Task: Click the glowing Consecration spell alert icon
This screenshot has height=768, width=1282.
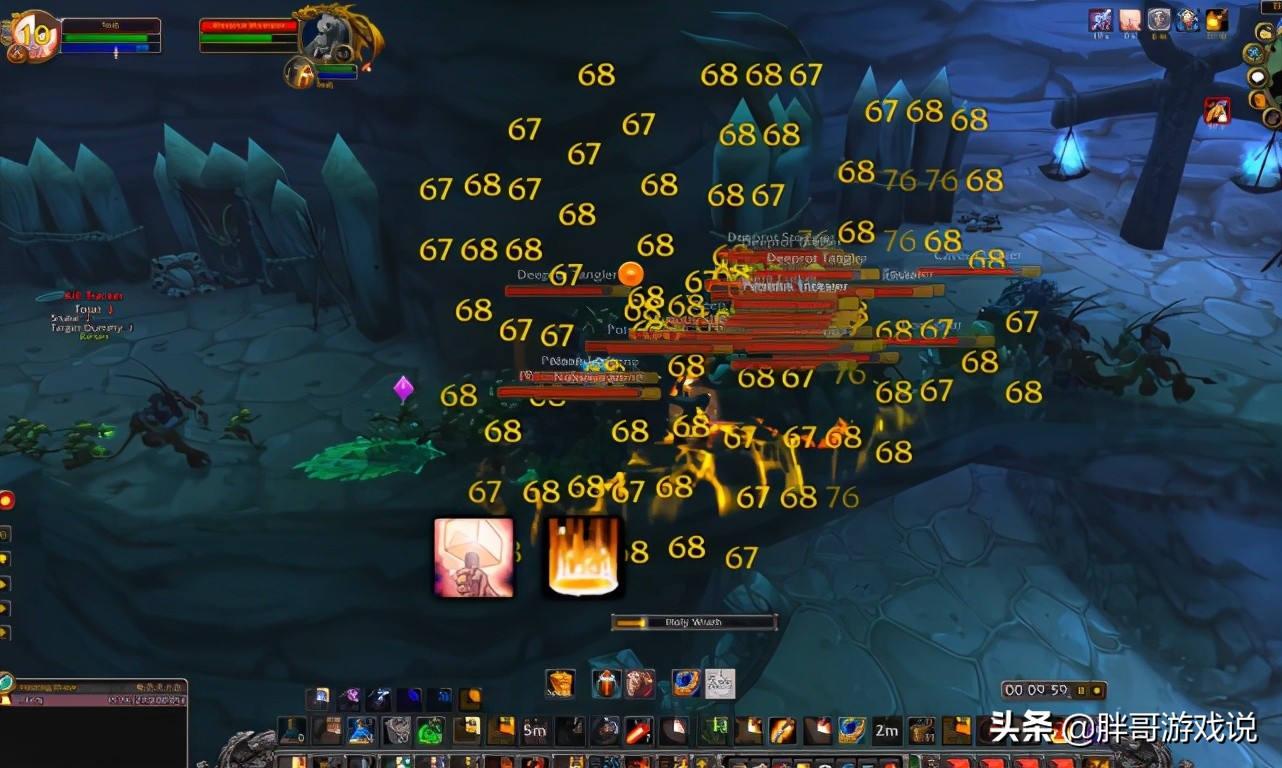Action: (583, 557)
